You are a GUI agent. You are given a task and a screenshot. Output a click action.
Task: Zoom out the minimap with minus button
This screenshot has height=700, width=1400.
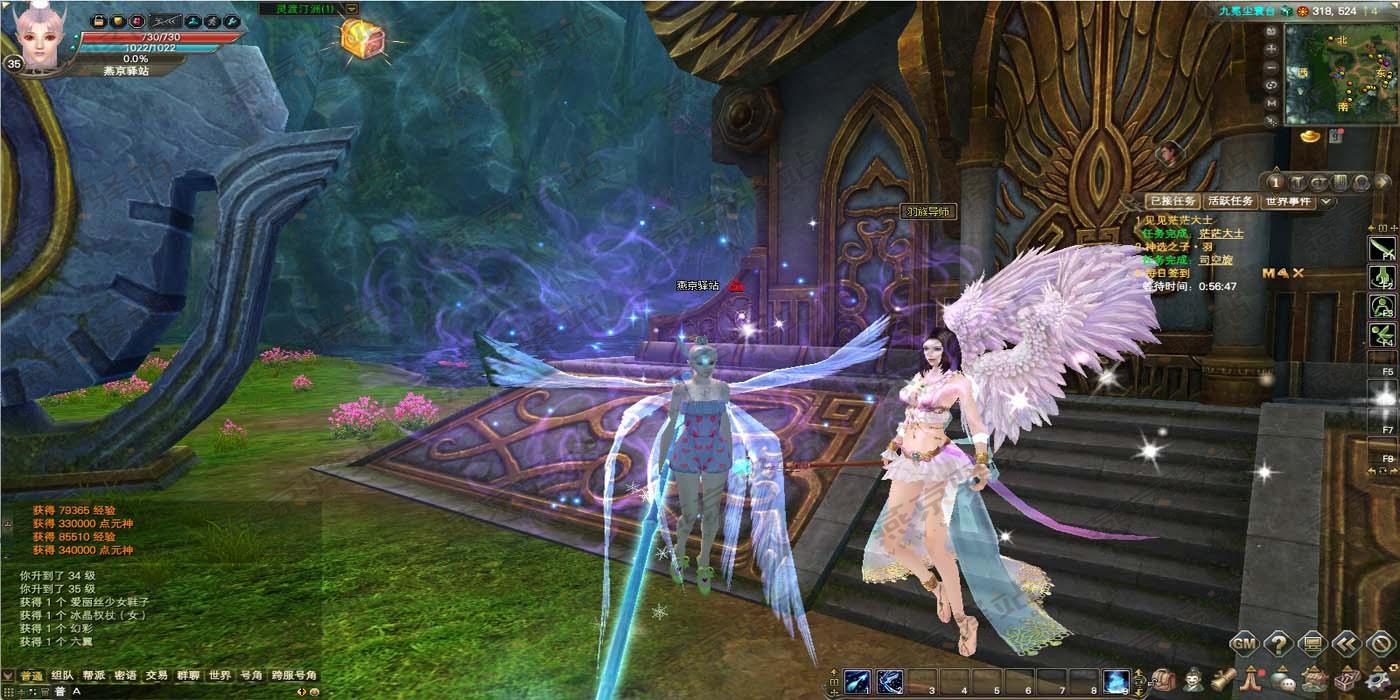point(1271,66)
